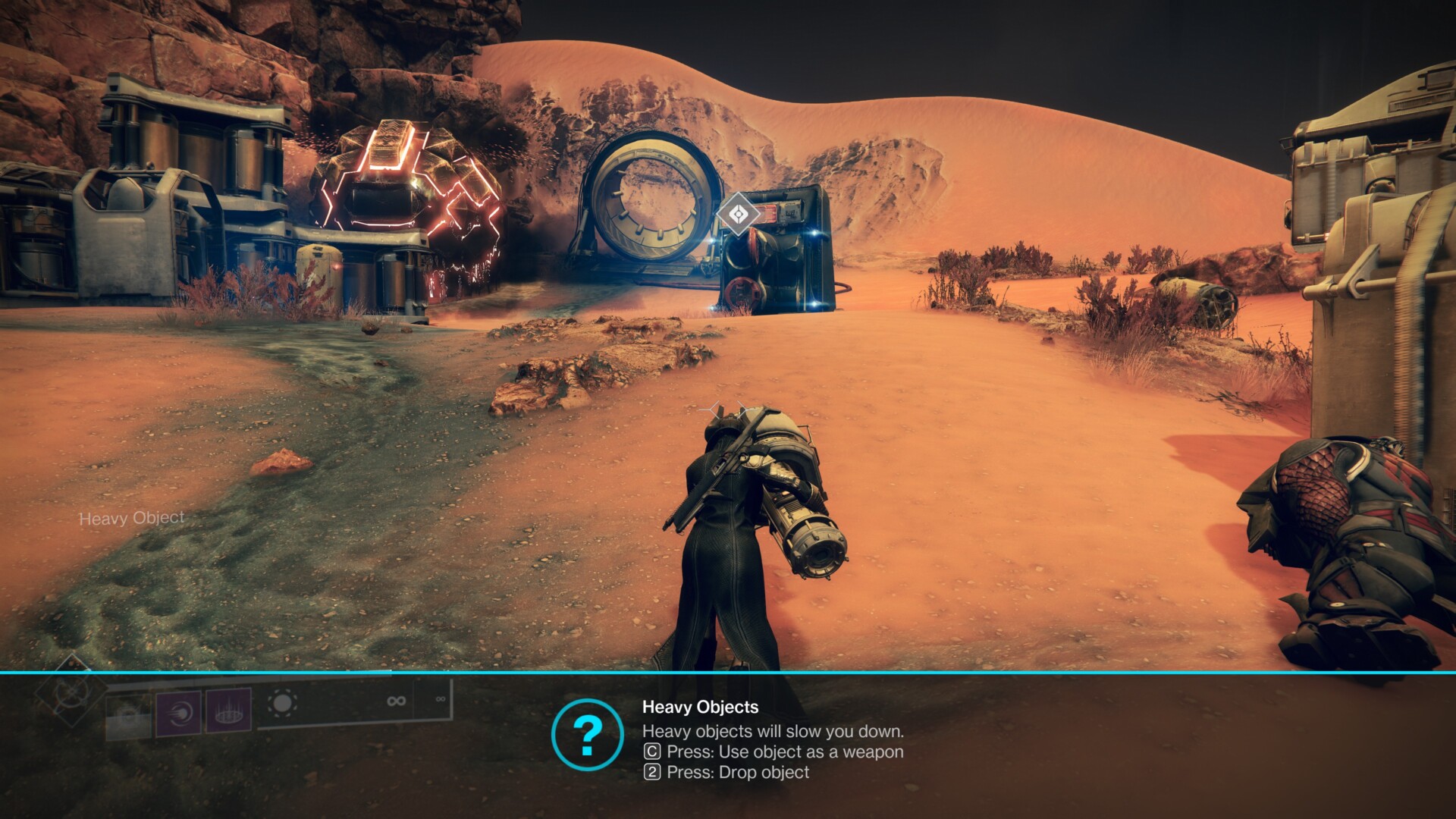Viewport: 1456px width, 819px height.
Task: Activate the purple rift class ability
Action: [228, 711]
